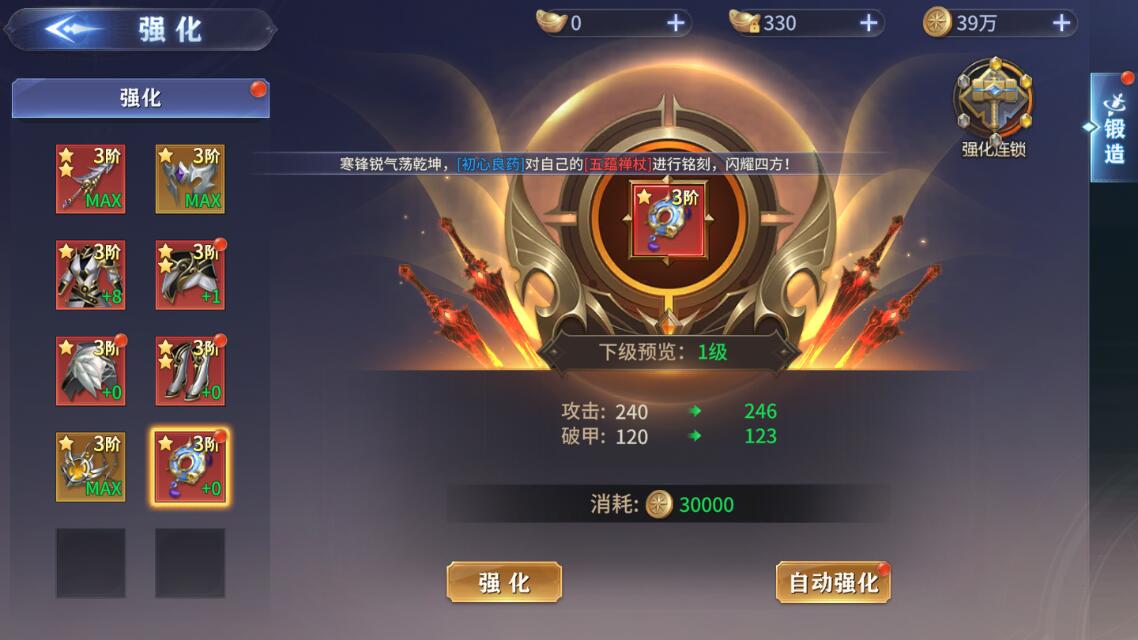Select the chest armor slot with +8

coord(90,275)
